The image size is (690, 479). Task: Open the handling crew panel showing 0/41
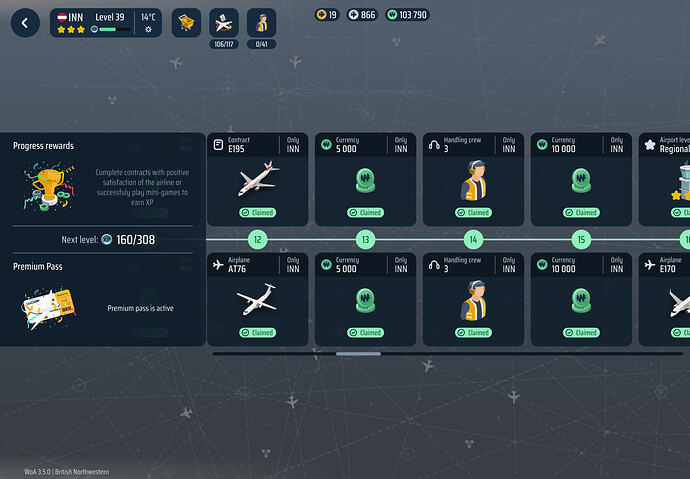tap(262, 23)
